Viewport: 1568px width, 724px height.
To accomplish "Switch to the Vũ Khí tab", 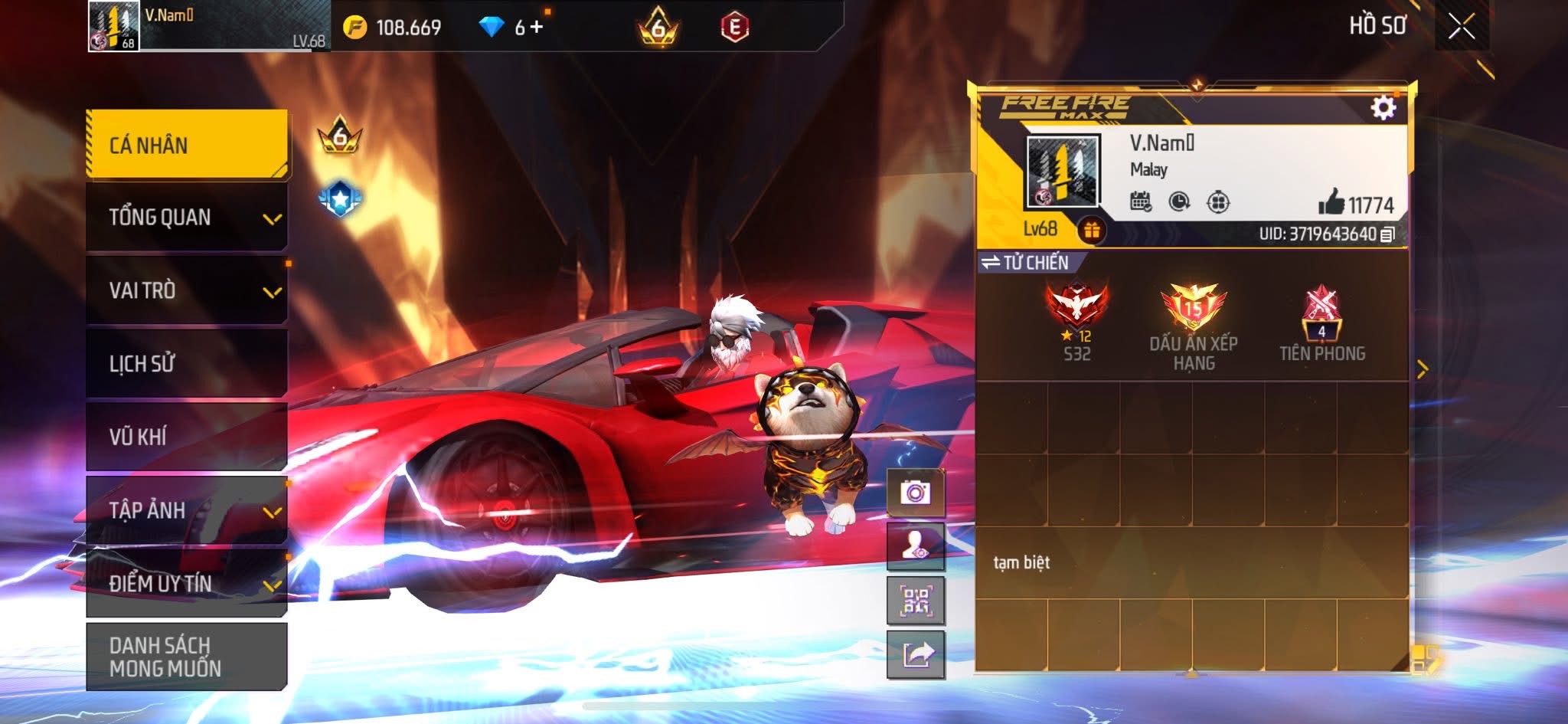I will click(x=187, y=436).
